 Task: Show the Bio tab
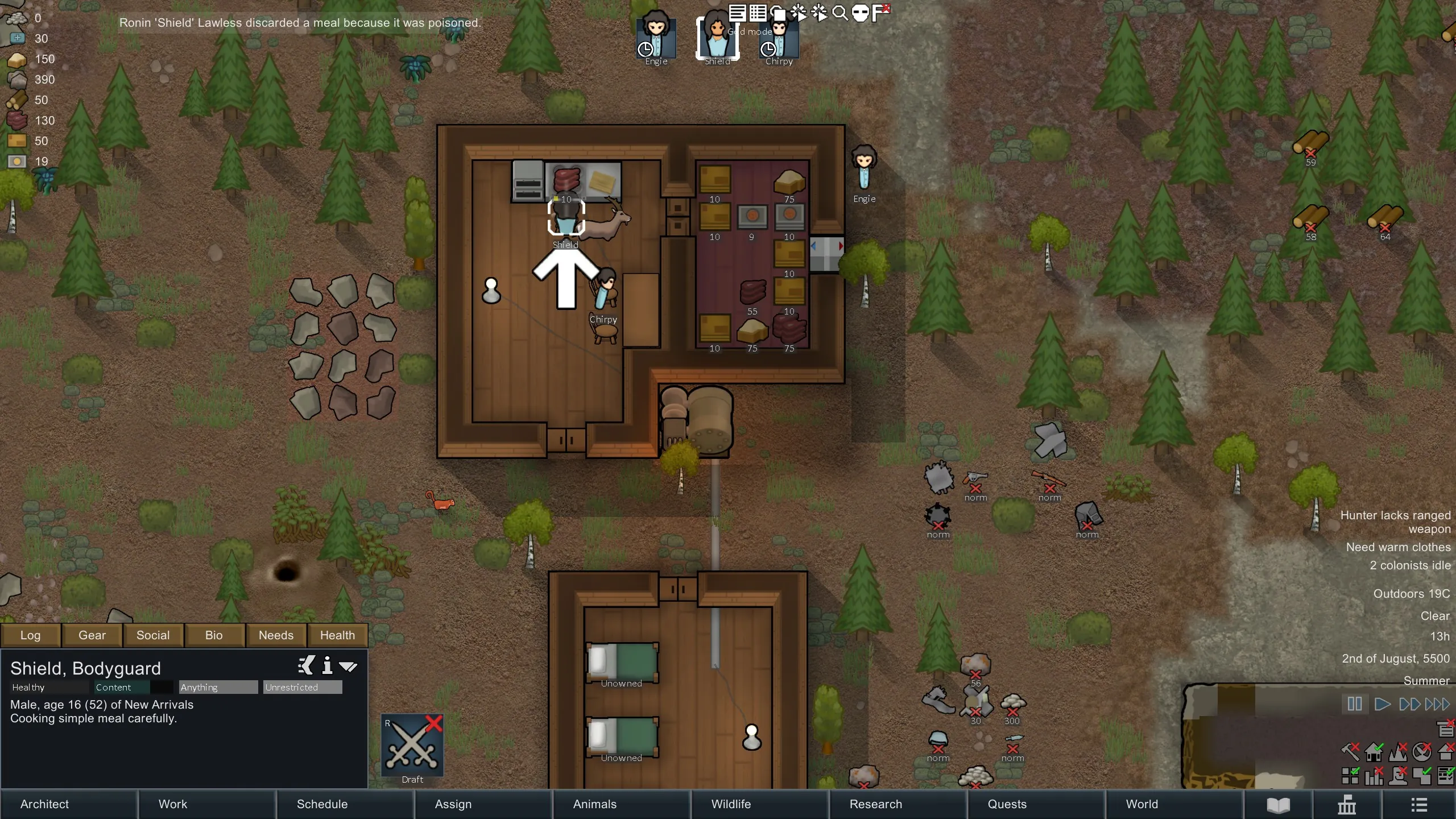coord(214,635)
